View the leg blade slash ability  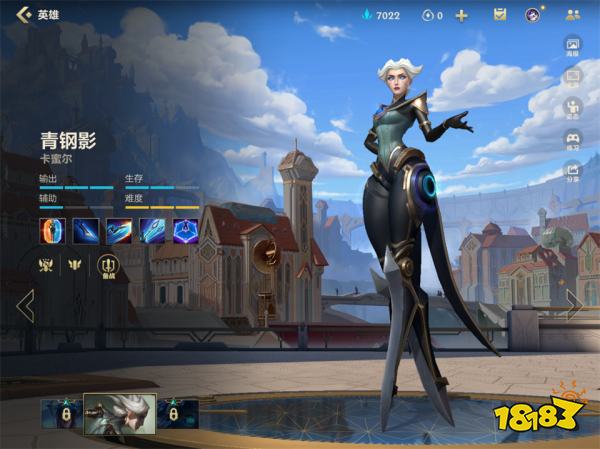click(x=86, y=231)
